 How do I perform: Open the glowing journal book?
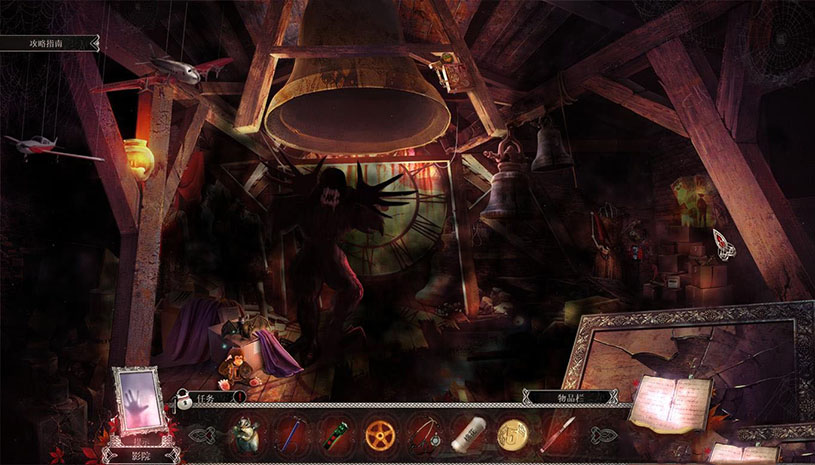point(669,404)
